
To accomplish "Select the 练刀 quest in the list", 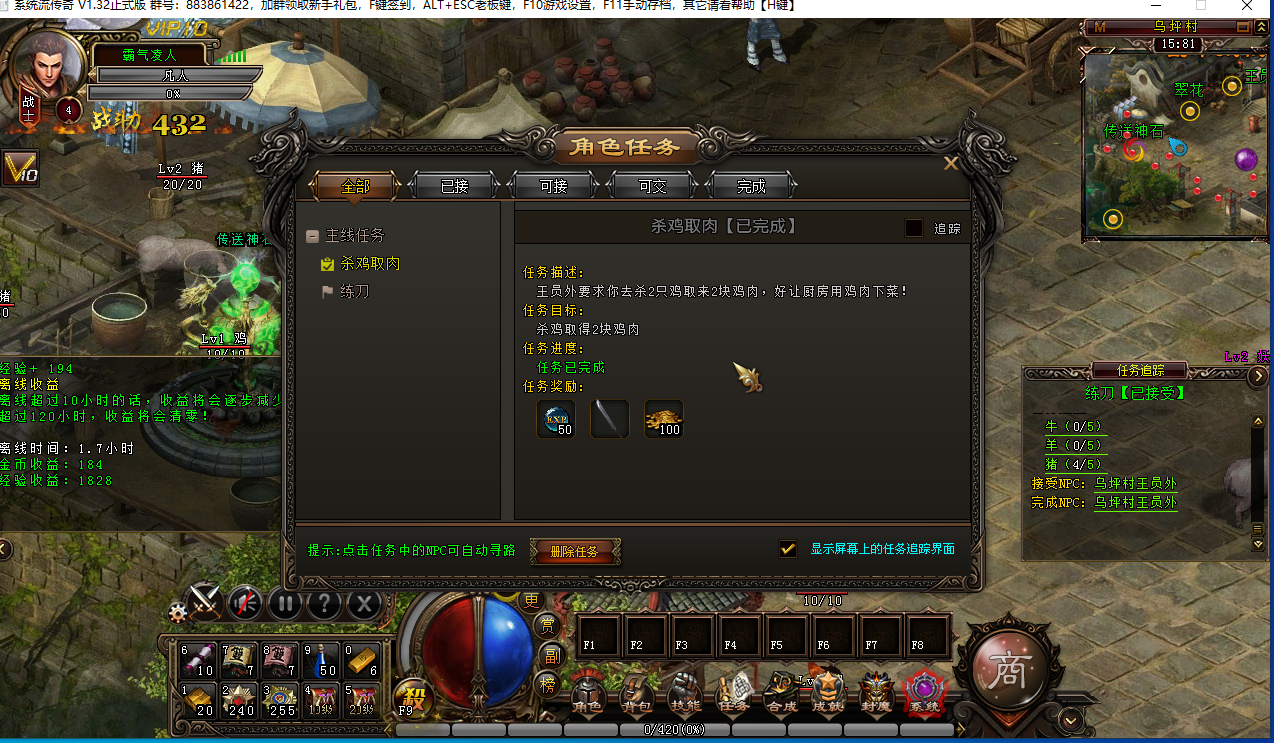I will [358, 292].
